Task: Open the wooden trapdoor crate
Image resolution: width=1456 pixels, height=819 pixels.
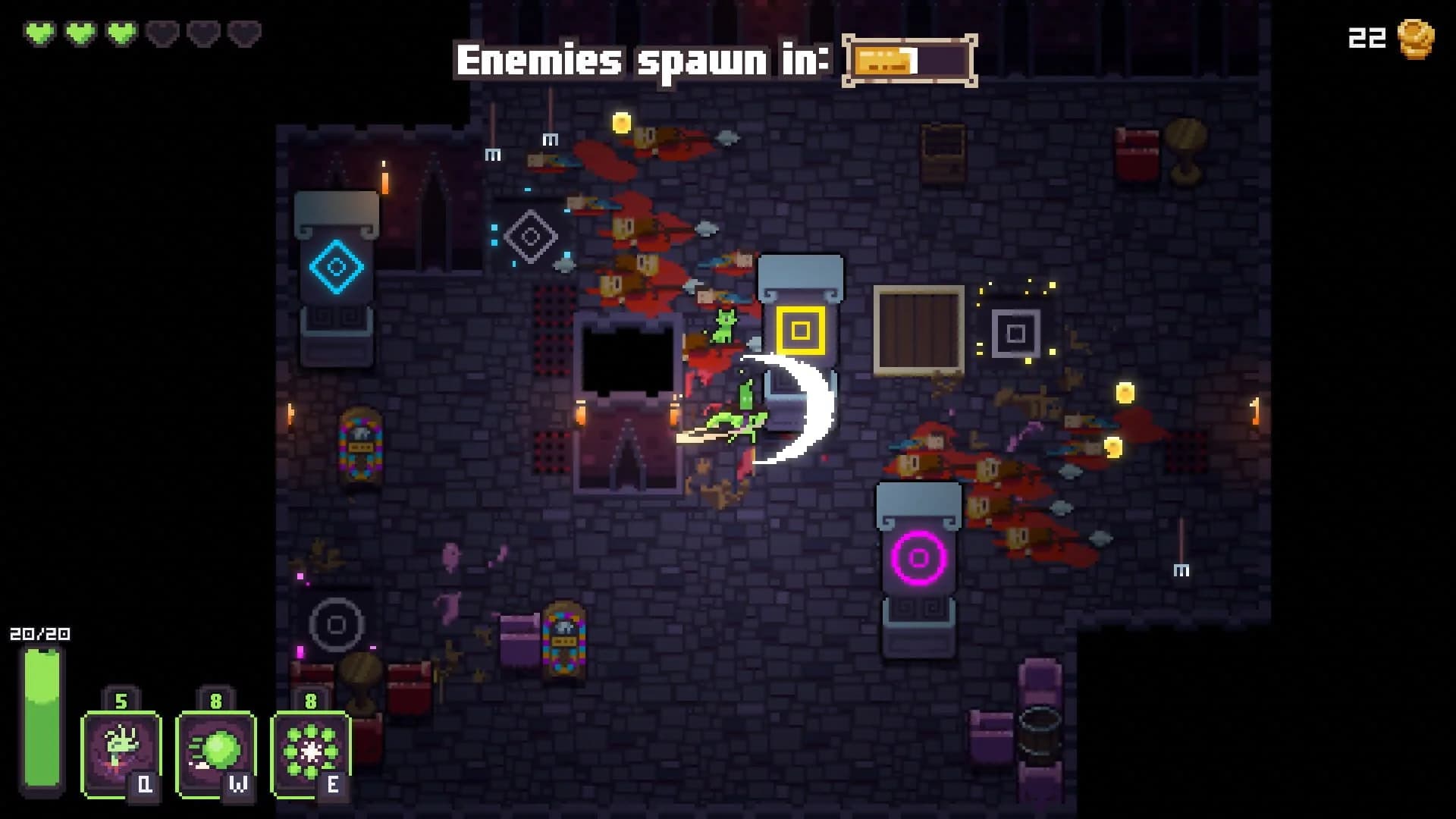Action: tap(919, 330)
